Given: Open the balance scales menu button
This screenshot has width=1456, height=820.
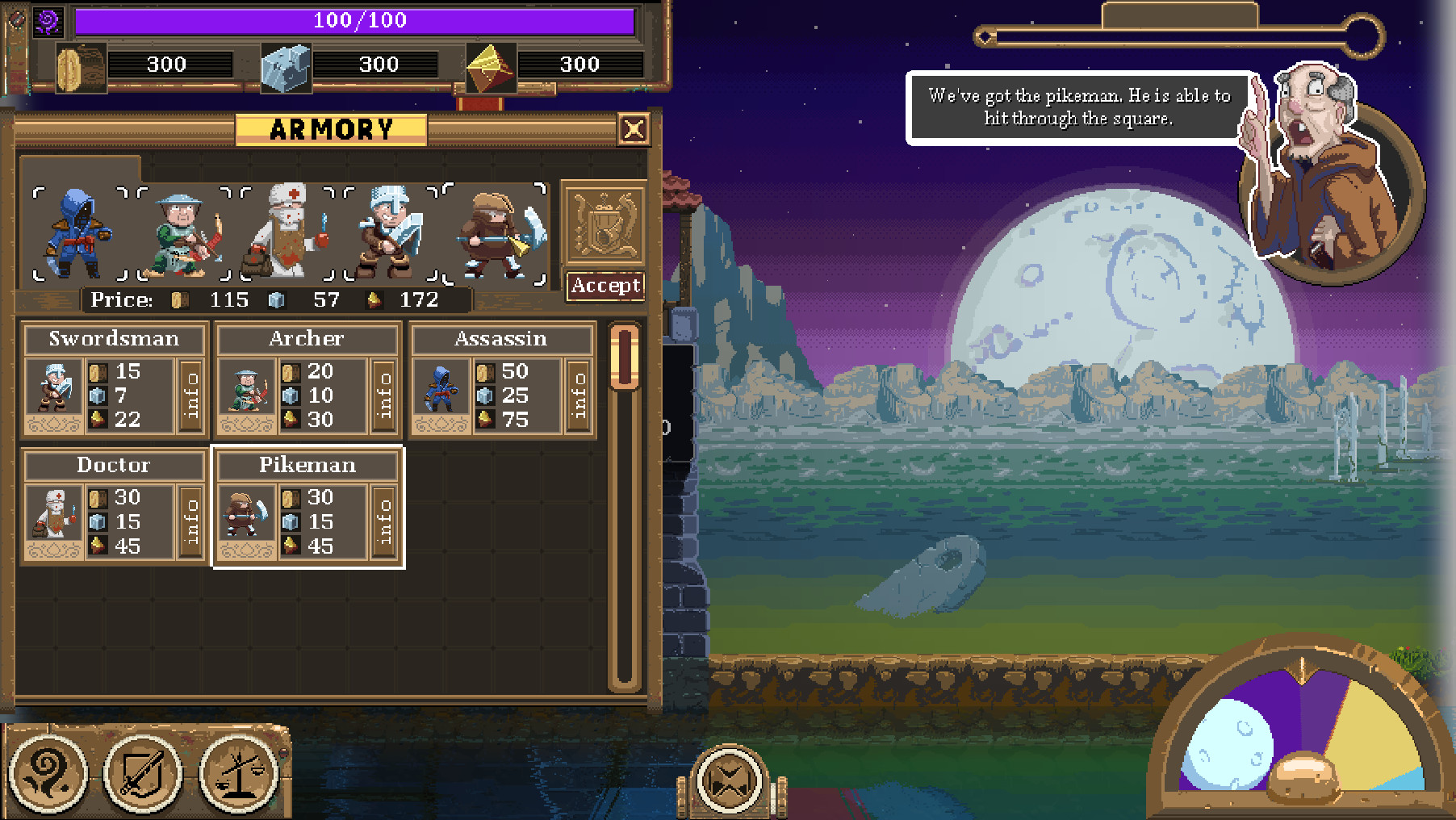Looking at the screenshot, I should tap(239, 774).
